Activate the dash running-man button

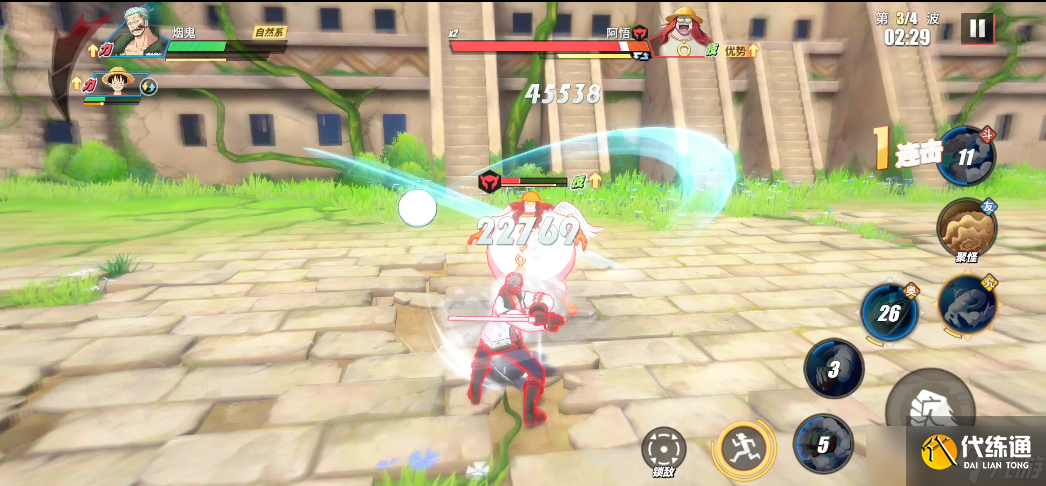743,447
